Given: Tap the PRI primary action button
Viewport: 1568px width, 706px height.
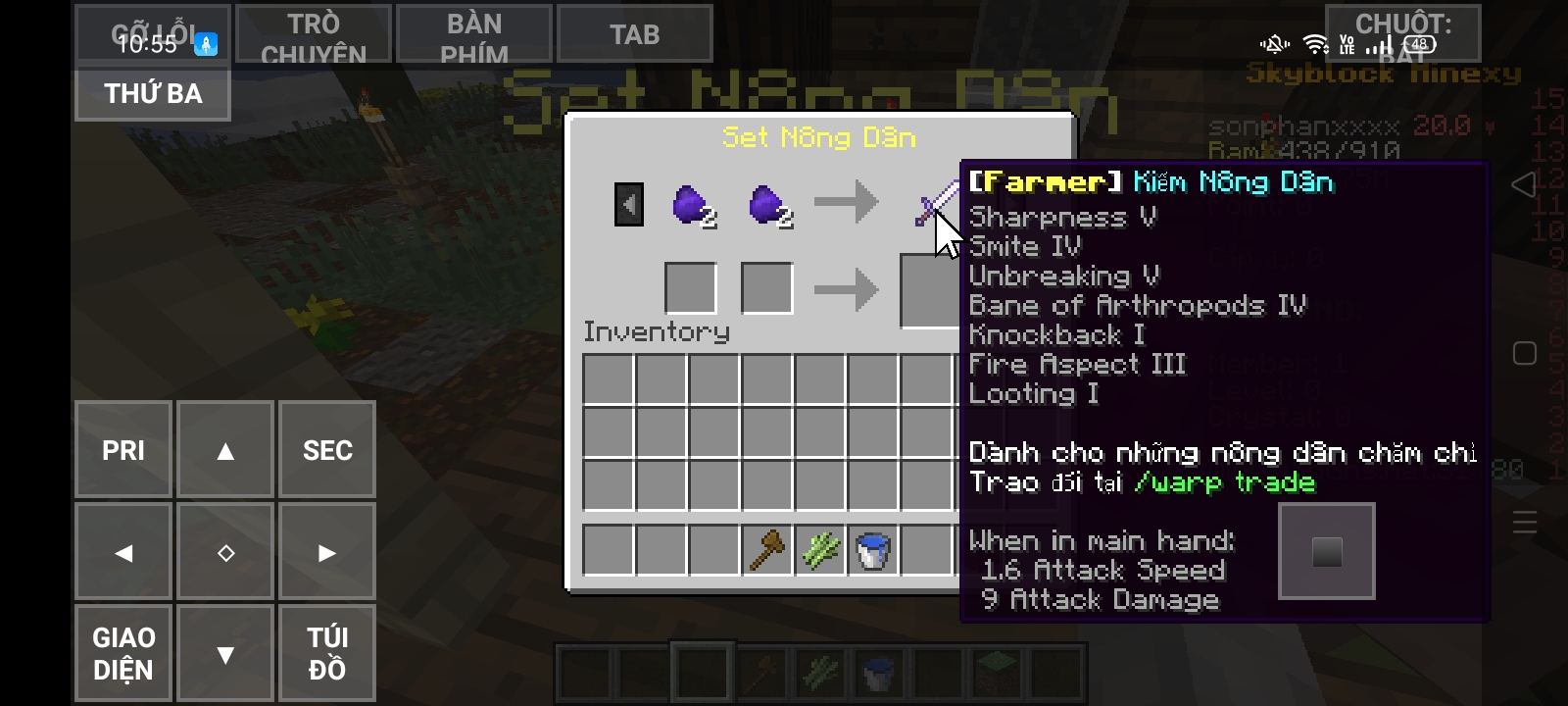Looking at the screenshot, I should (123, 450).
